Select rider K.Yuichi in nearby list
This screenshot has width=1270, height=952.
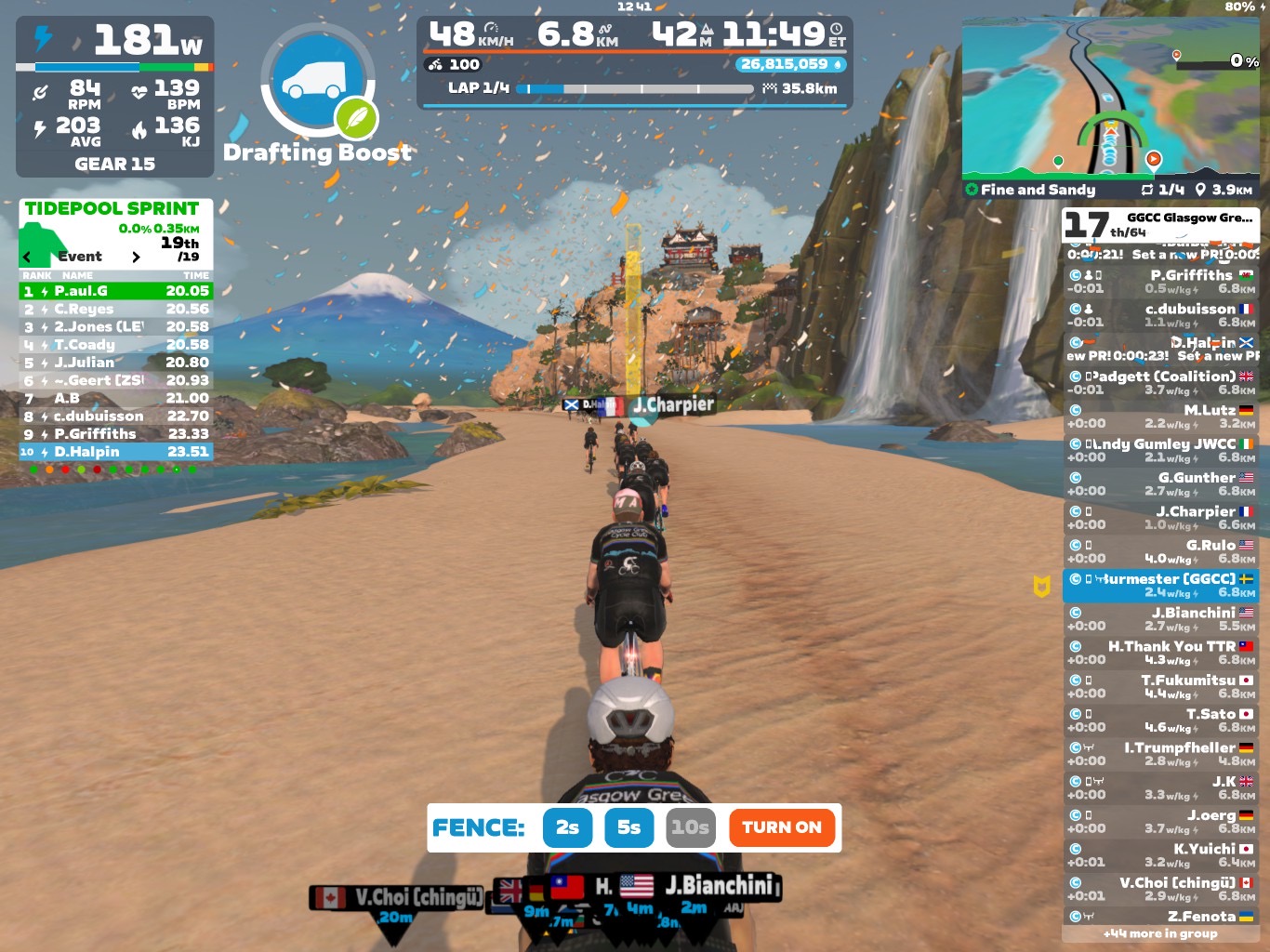pyautogui.click(x=1160, y=855)
